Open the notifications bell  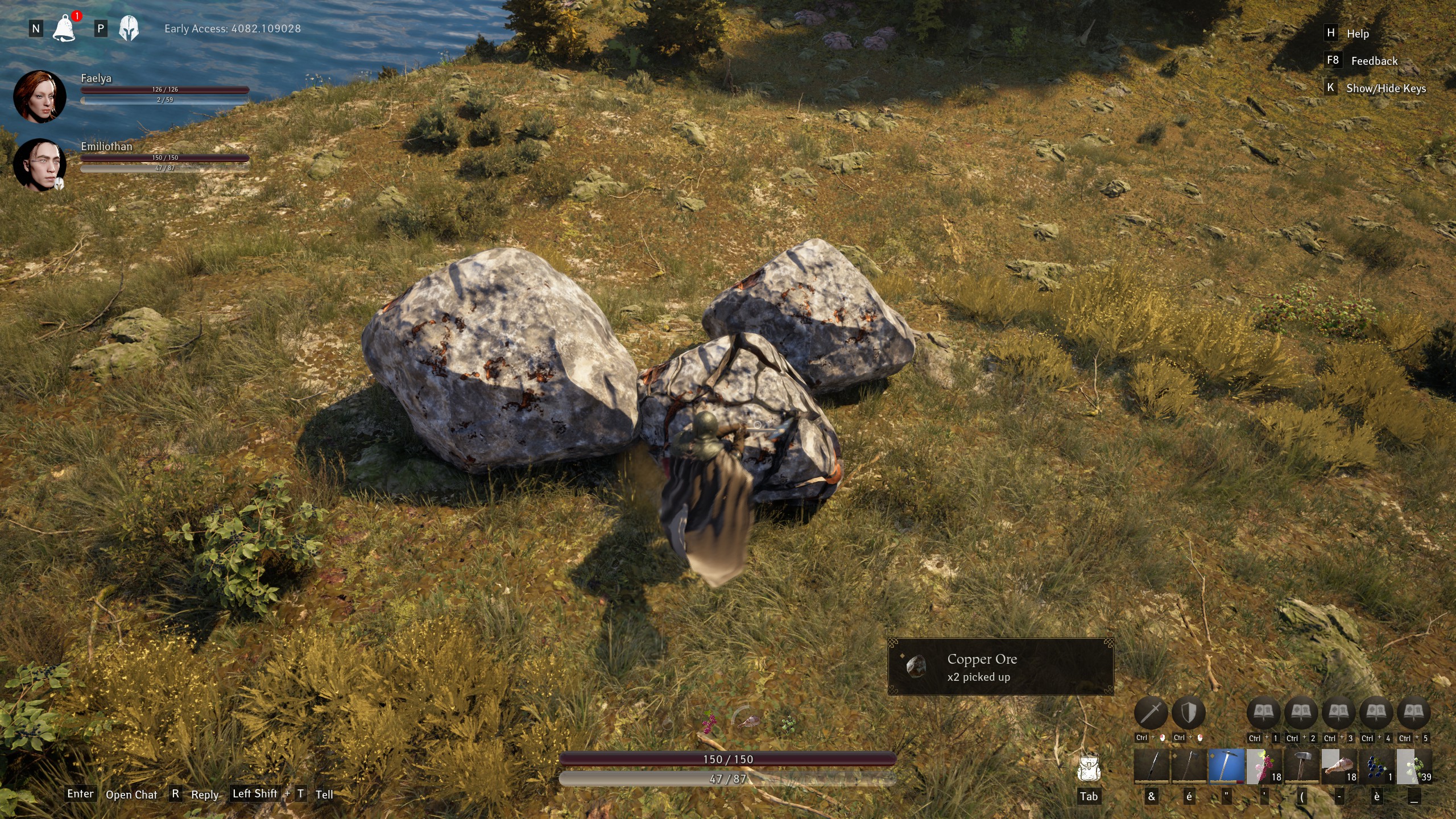[x=64, y=28]
